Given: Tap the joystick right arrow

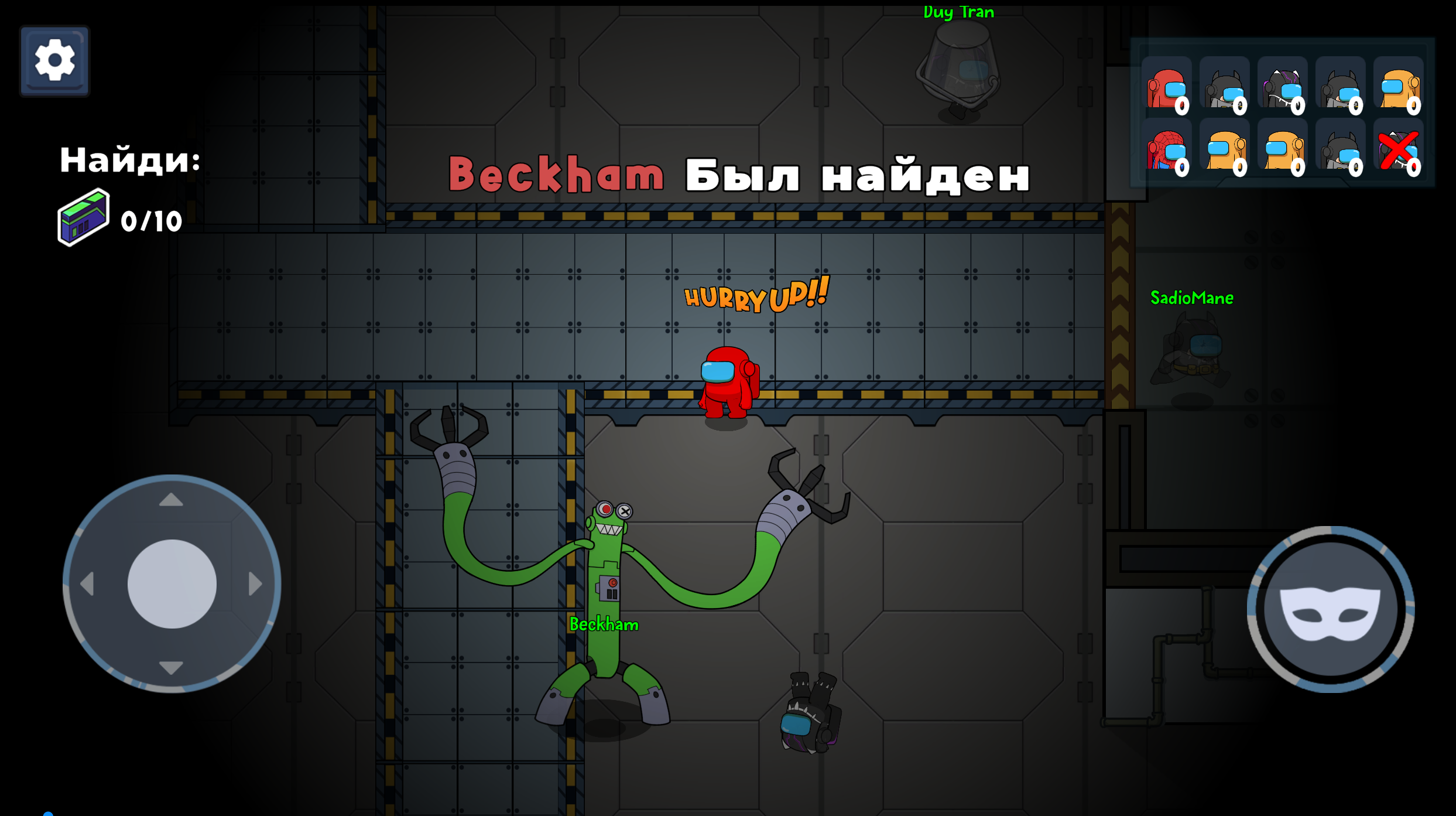Looking at the screenshot, I should coord(253,583).
